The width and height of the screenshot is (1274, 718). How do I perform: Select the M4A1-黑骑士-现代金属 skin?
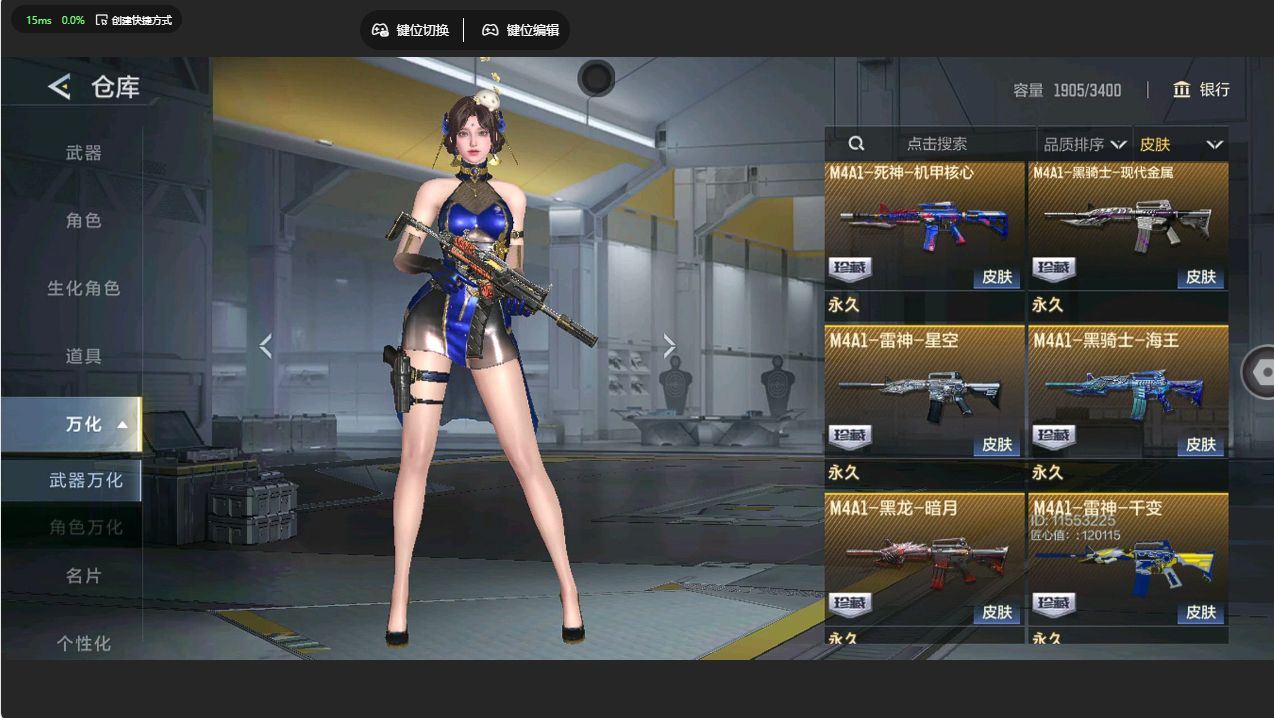tap(1129, 225)
